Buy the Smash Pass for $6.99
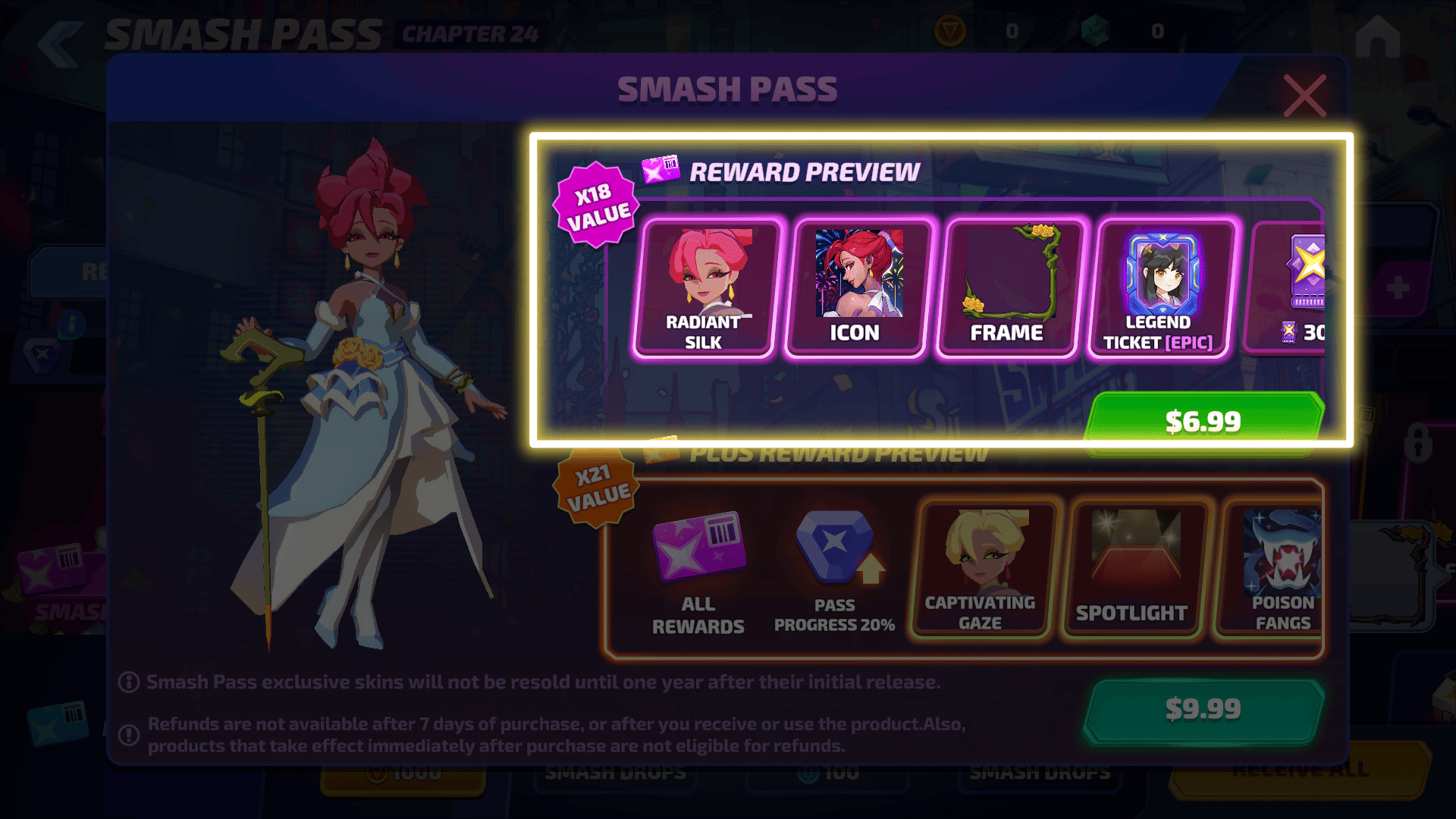 coord(1203,420)
